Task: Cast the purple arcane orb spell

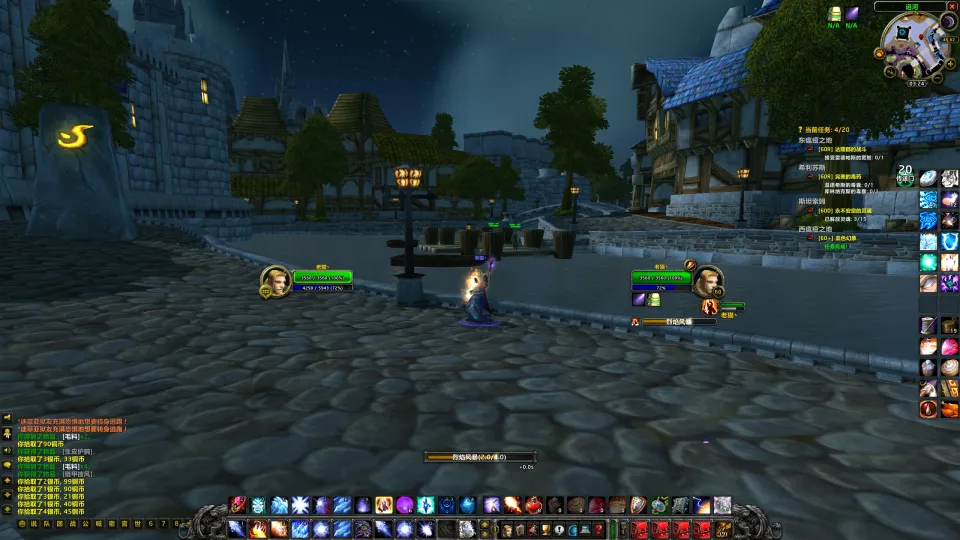Action: click(405, 505)
